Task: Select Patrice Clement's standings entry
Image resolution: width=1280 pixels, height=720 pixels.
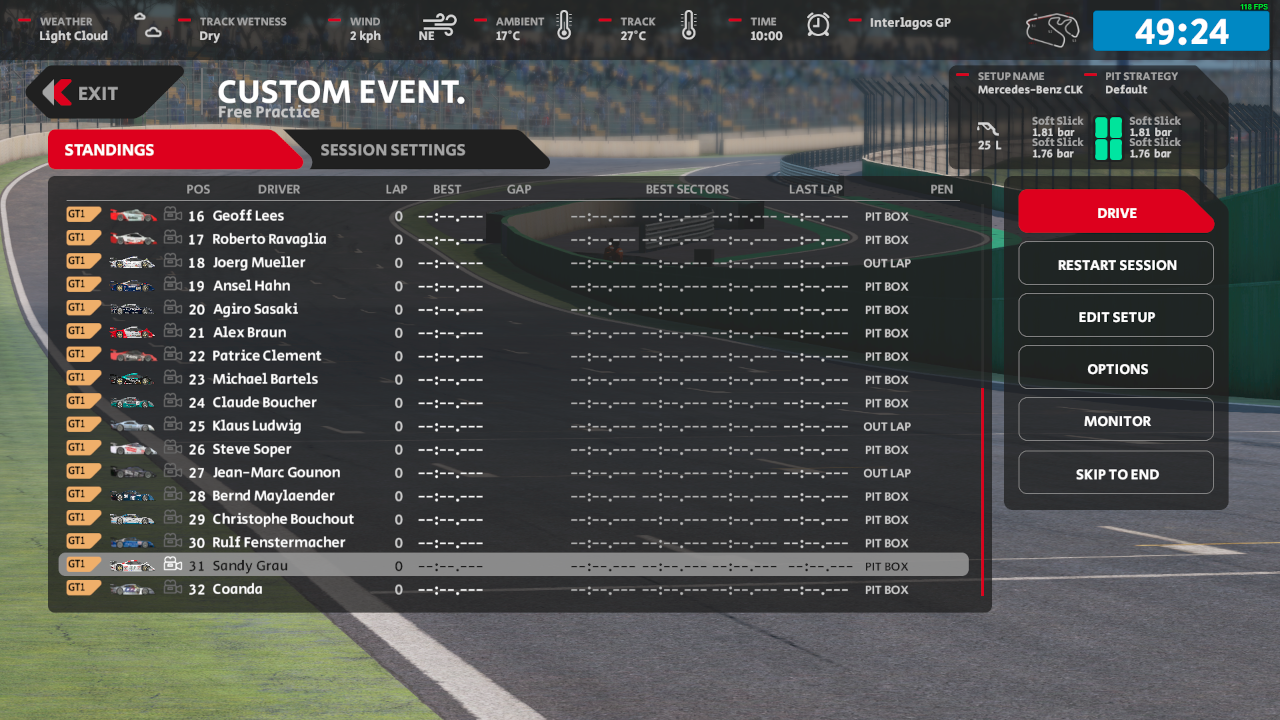Action: point(267,356)
